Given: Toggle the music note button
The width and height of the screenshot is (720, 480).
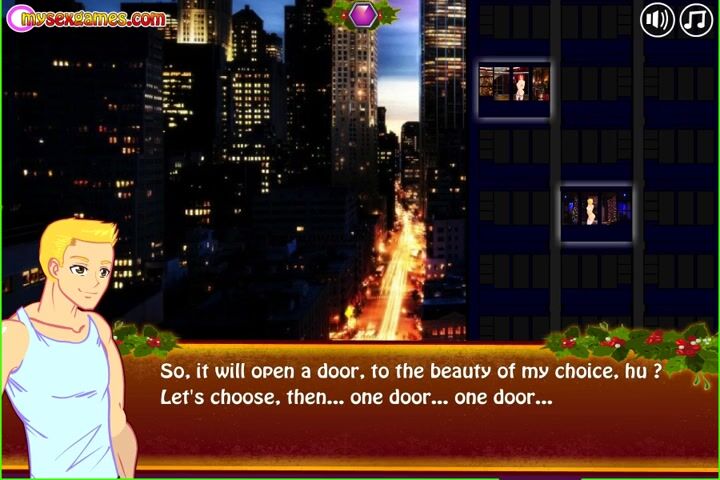Looking at the screenshot, I should [x=696, y=19].
